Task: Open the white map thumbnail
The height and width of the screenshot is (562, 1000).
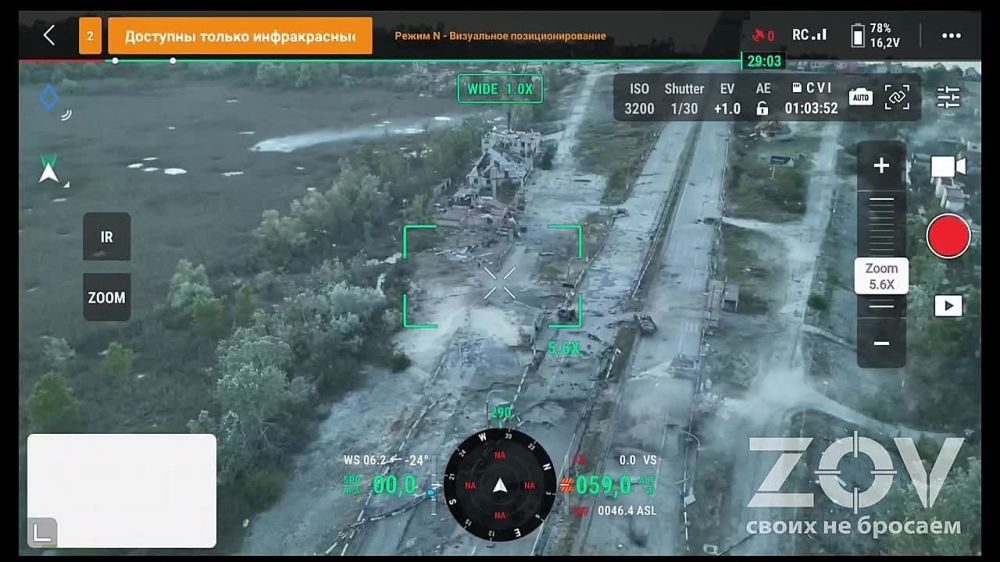Action: (x=121, y=490)
